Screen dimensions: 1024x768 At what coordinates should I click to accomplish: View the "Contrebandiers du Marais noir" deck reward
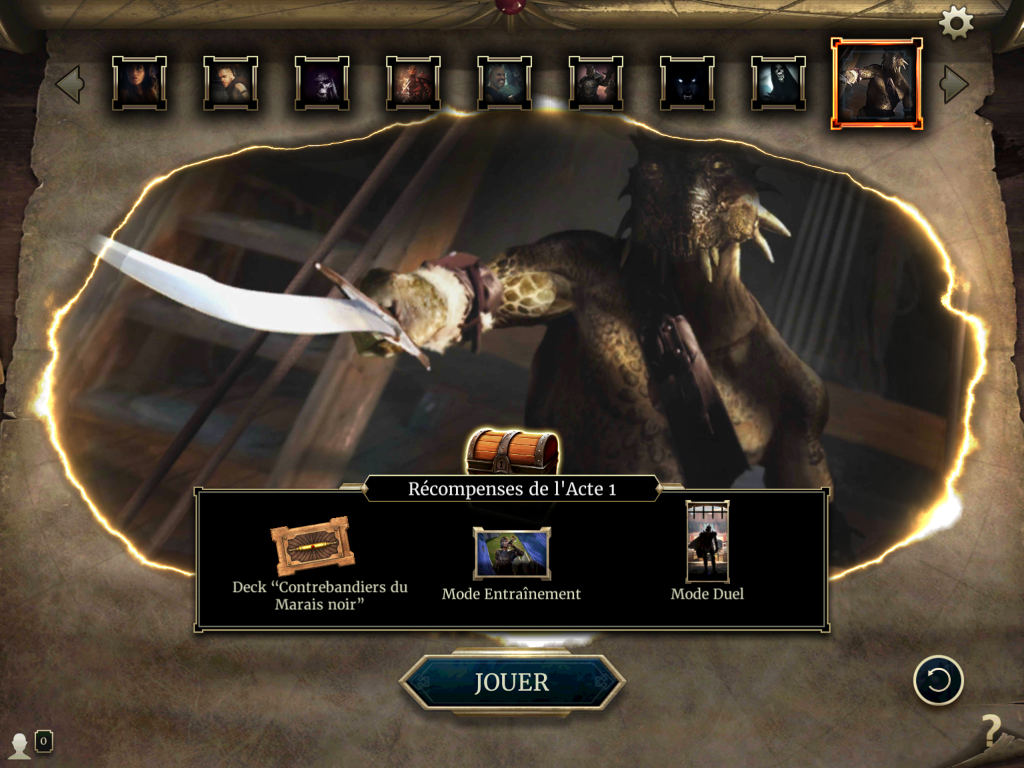tap(312, 547)
